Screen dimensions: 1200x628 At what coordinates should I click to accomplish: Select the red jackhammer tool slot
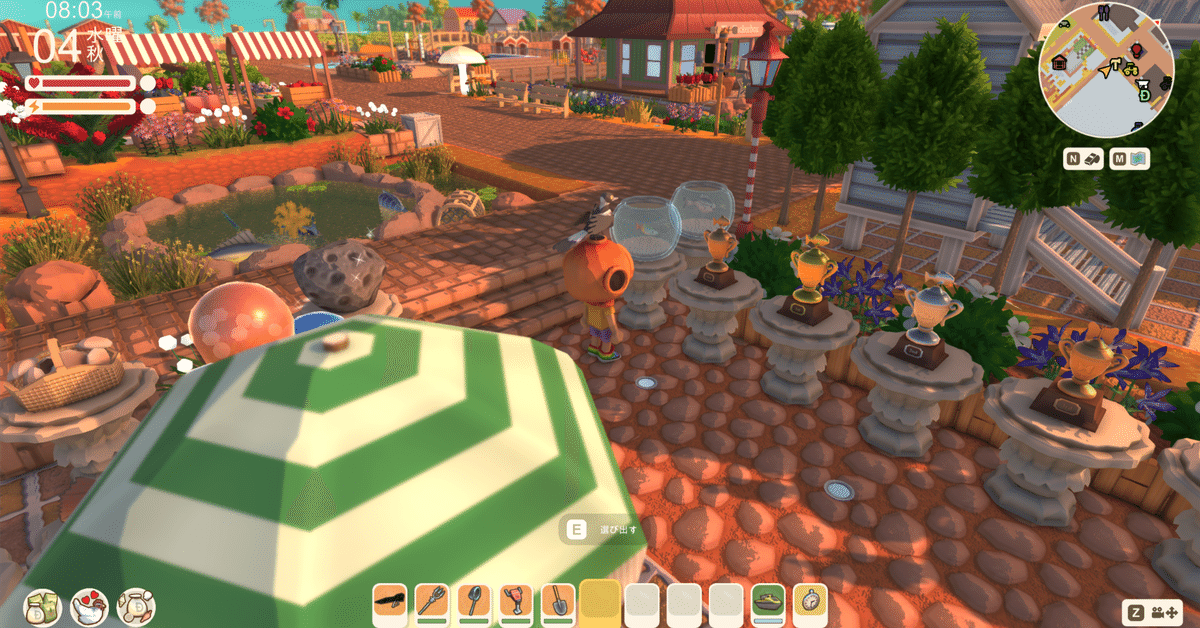pos(516,601)
